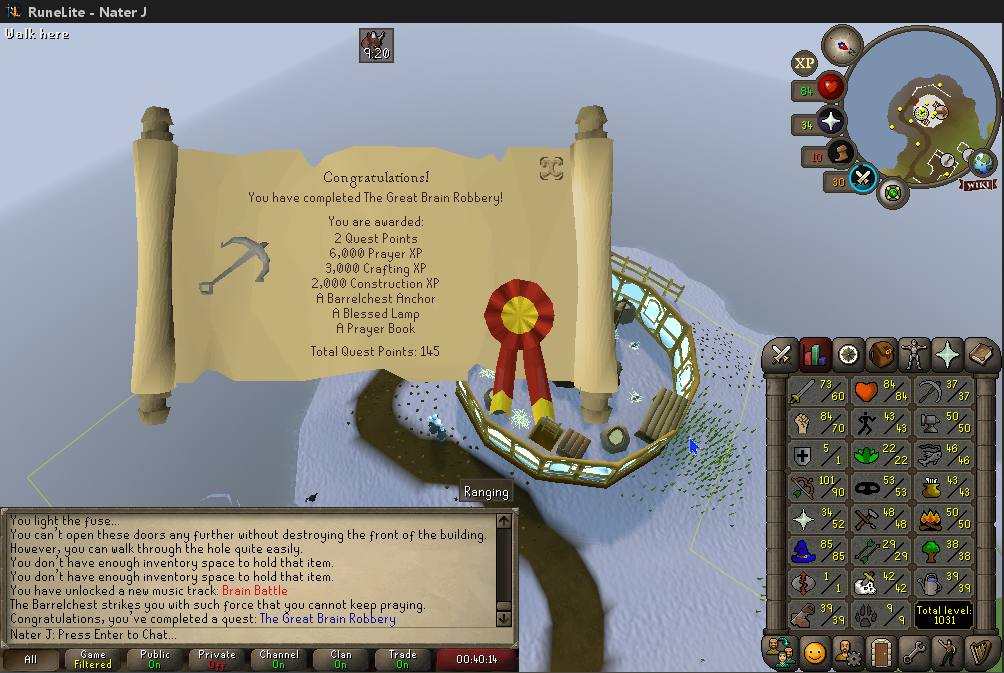Screen dimensions: 1004x673
Task: Click the compass to face north
Action: pos(842,45)
